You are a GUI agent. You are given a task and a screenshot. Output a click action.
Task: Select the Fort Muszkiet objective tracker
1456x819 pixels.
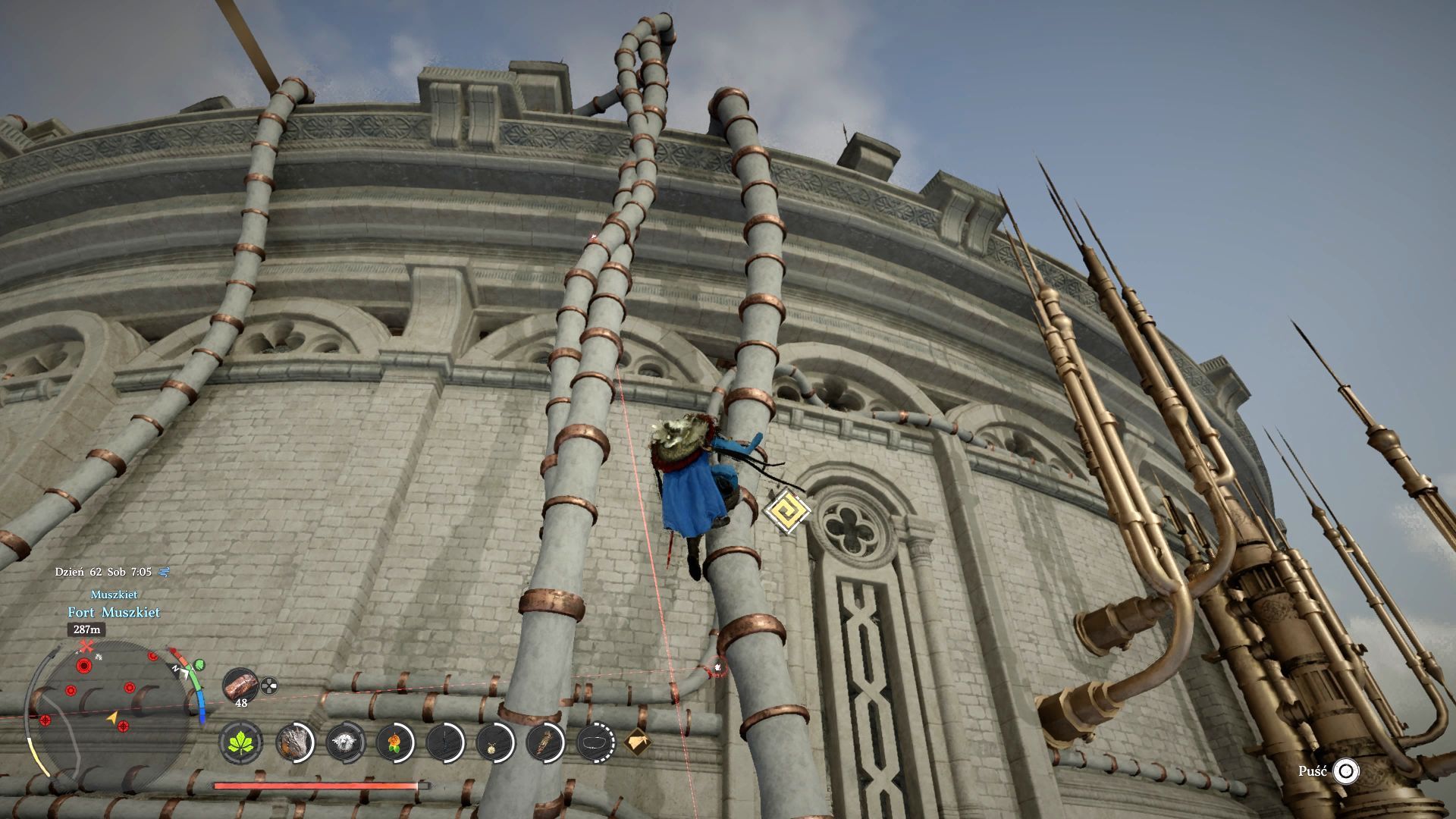pos(114,612)
